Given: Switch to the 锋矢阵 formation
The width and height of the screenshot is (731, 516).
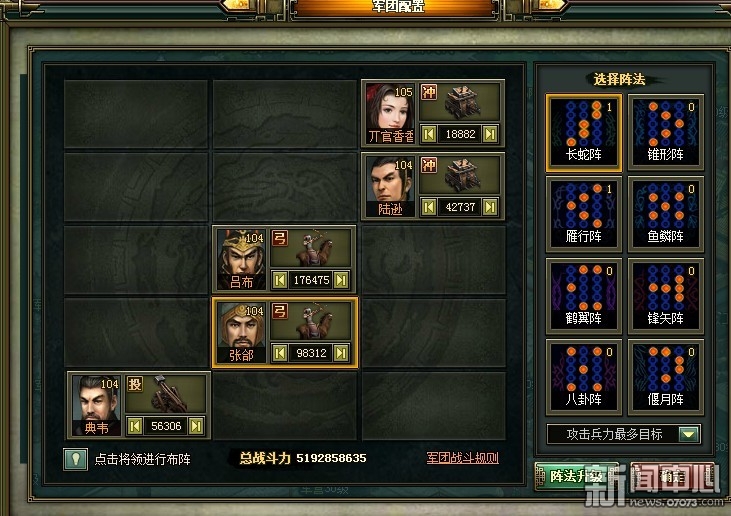Looking at the screenshot, I should point(665,296).
